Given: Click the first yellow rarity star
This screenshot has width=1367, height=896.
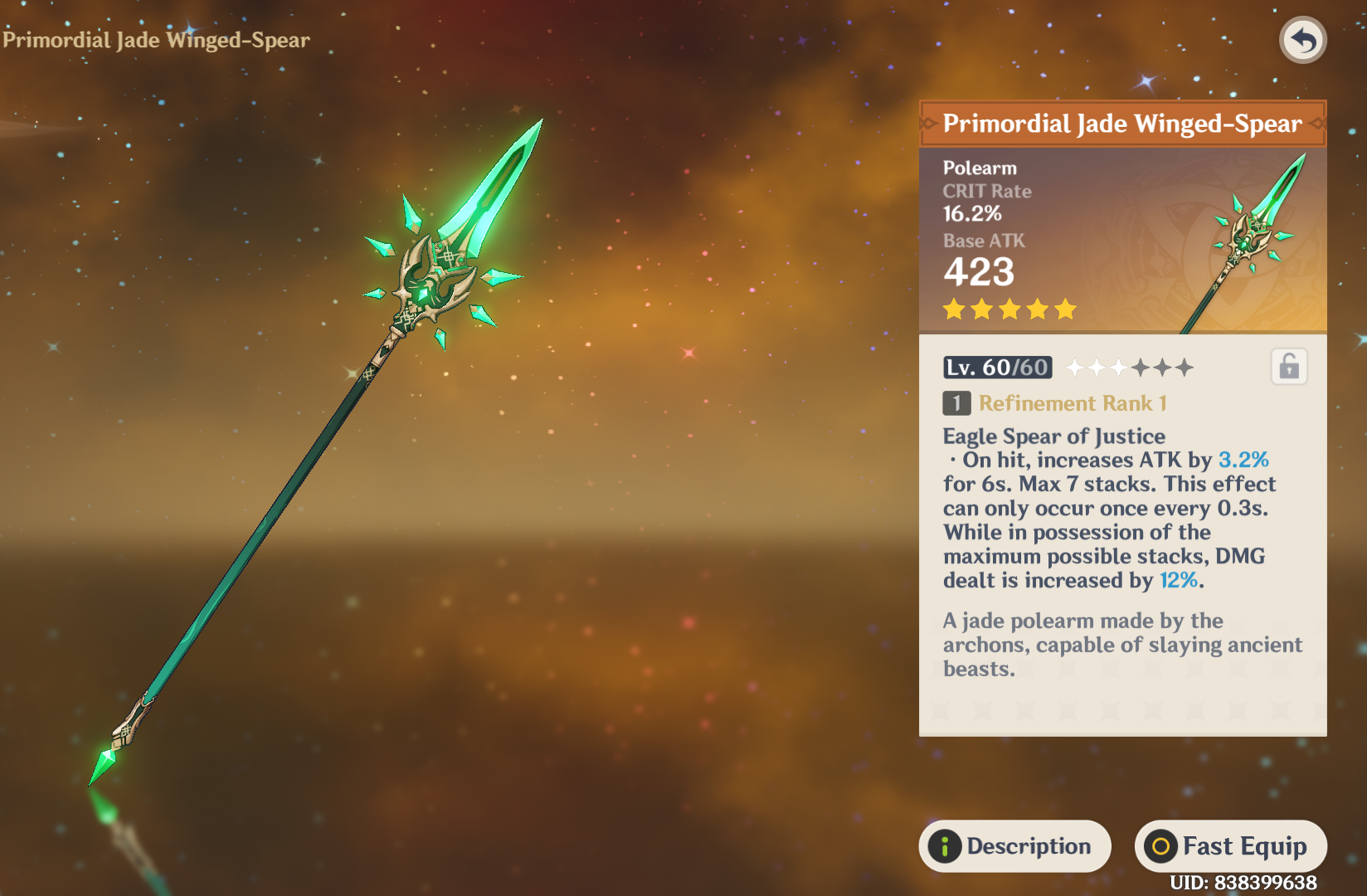Looking at the screenshot, I should pos(956,309).
